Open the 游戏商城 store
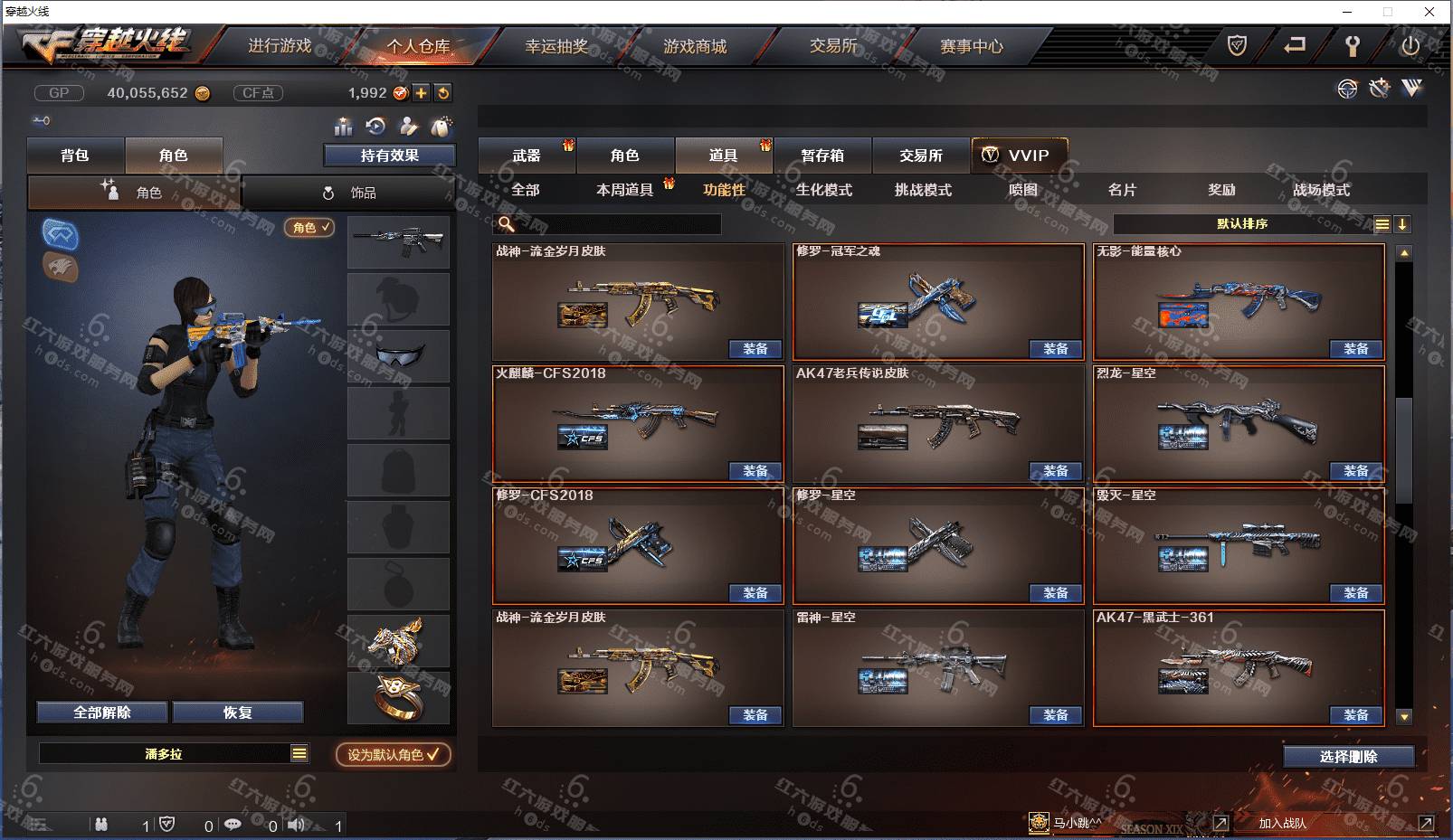 pos(695,46)
